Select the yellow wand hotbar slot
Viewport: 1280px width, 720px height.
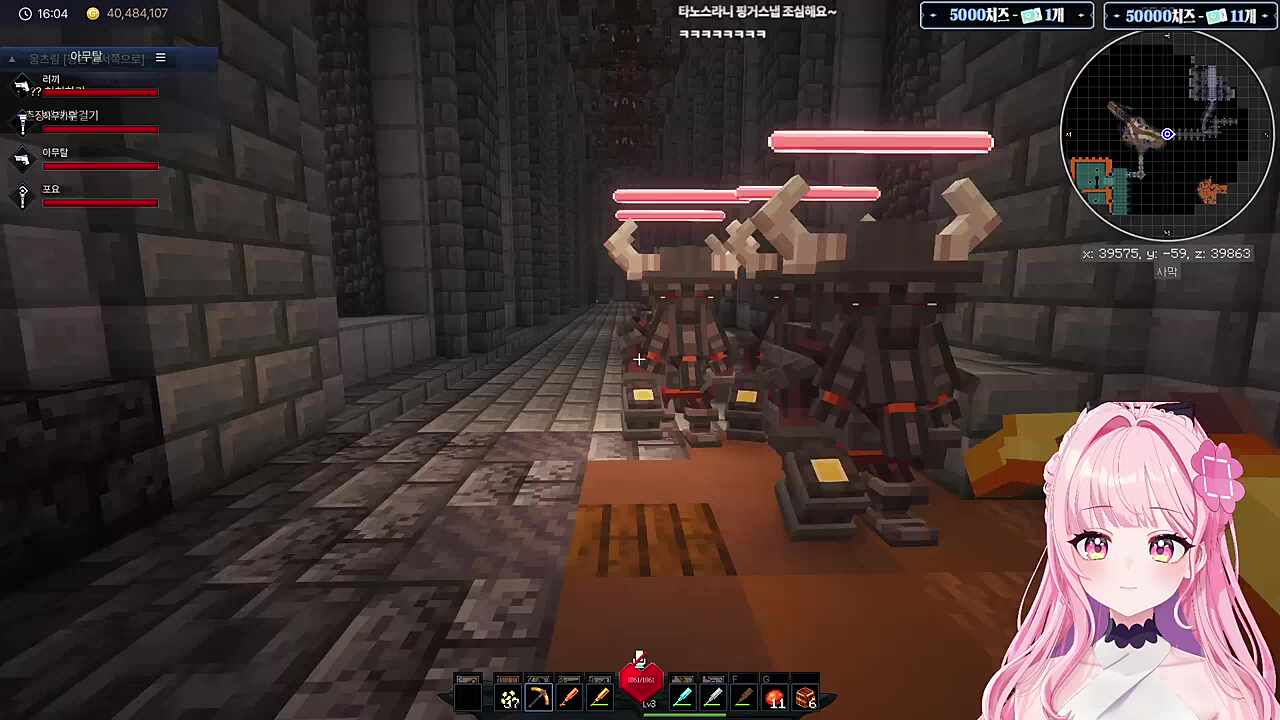coord(600,697)
